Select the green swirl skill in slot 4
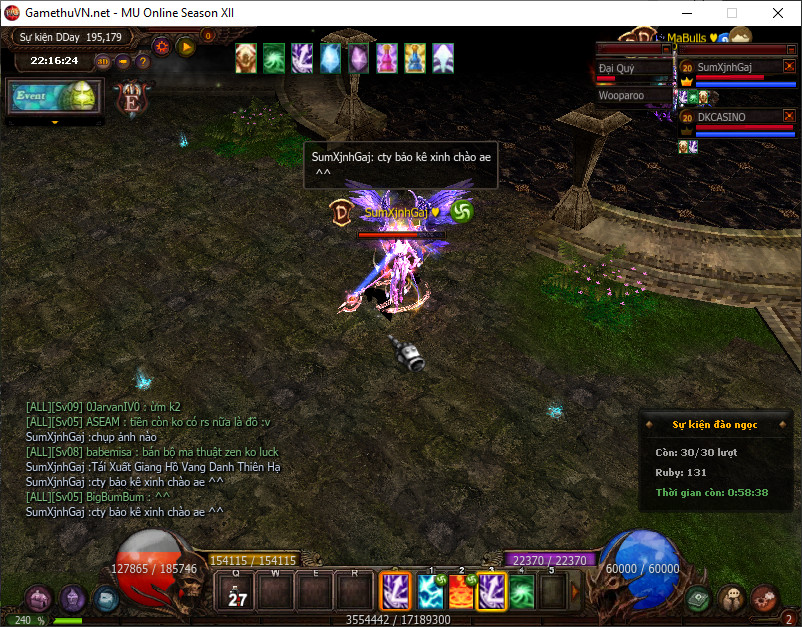This screenshot has width=802, height=627. (521, 590)
